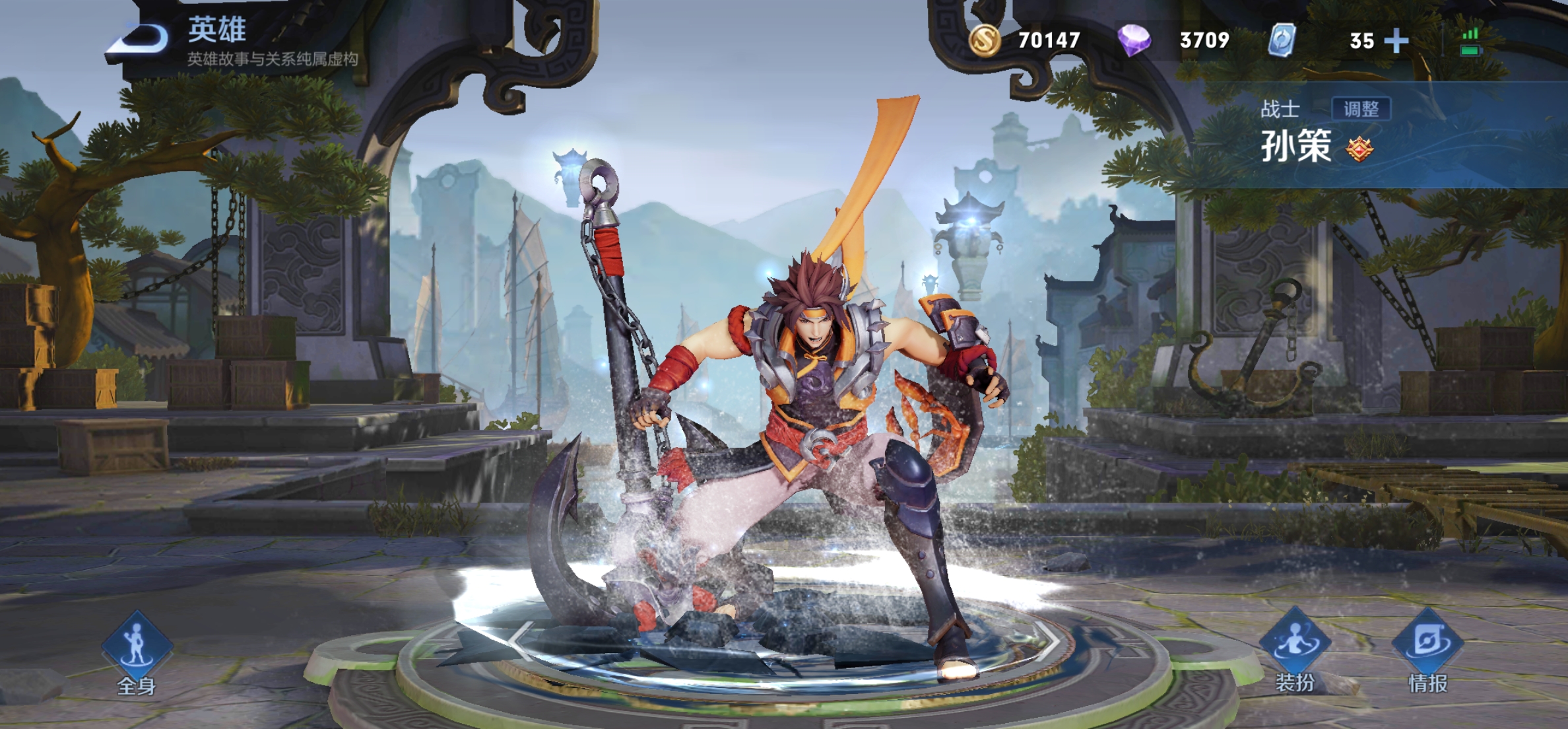Screen dimensions: 1568x729
Task: Show previous hero with left arrow
Action: coord(523,639)
